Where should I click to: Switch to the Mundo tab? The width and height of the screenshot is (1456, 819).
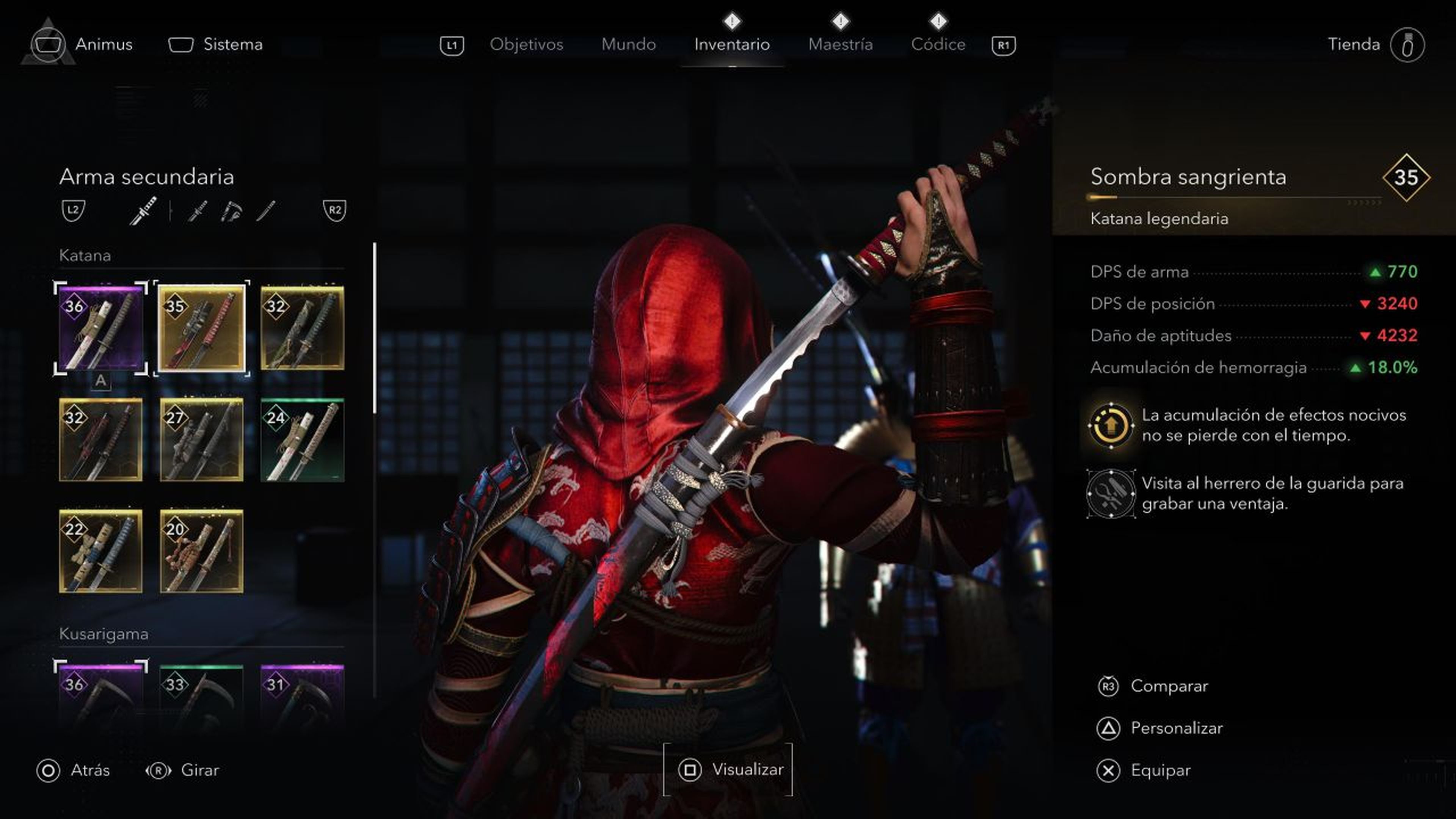(629, 44)
